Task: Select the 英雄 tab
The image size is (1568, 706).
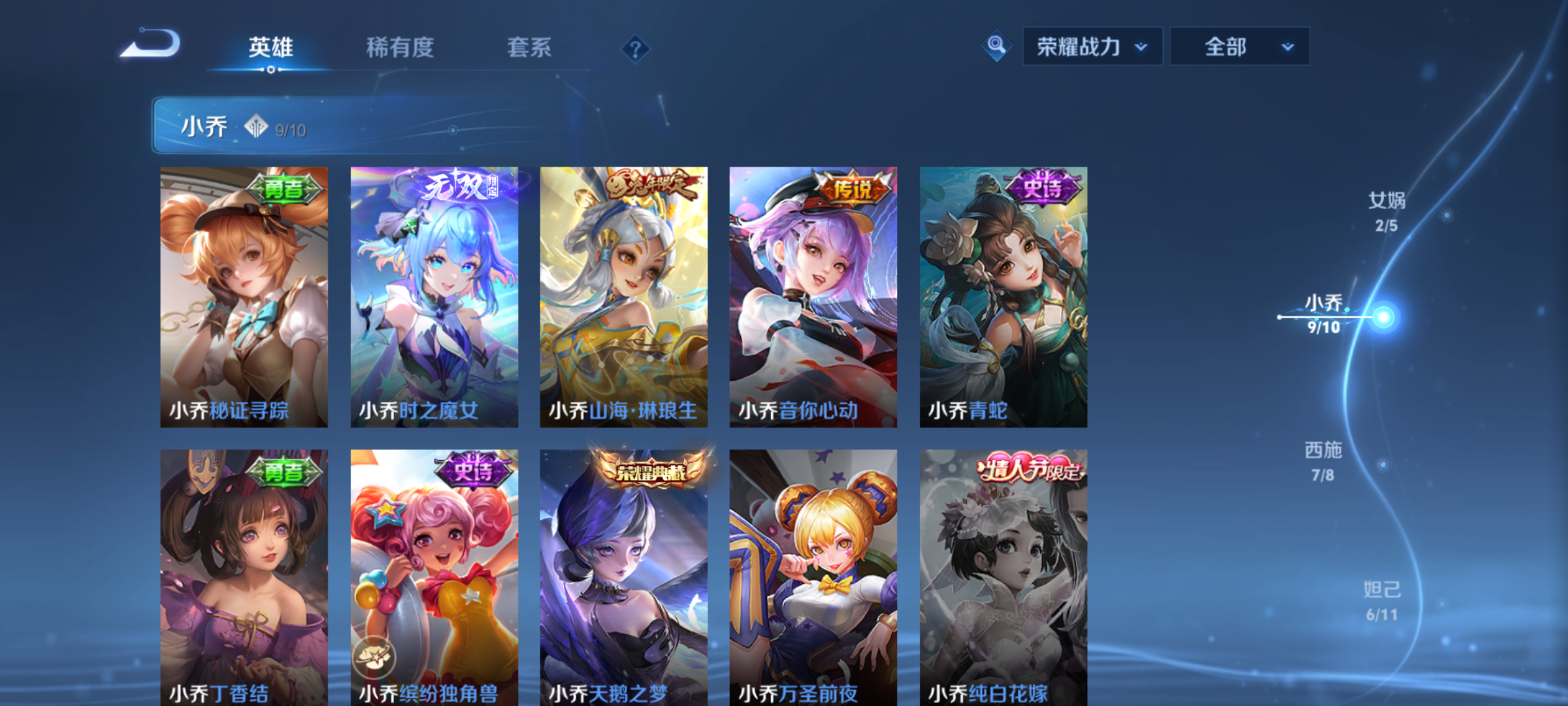Action: (x=272, y=48)
